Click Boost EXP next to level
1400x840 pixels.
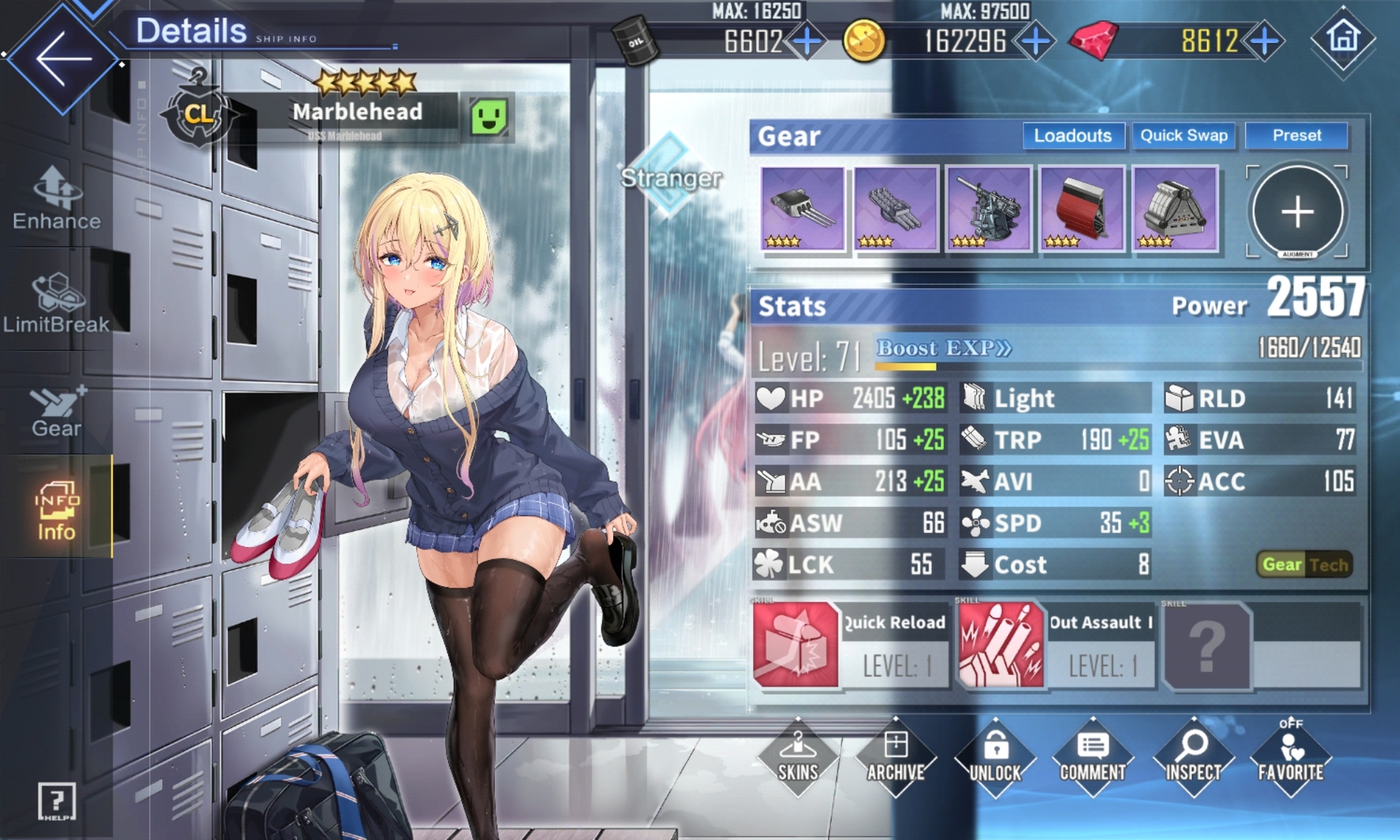point(944,348)
